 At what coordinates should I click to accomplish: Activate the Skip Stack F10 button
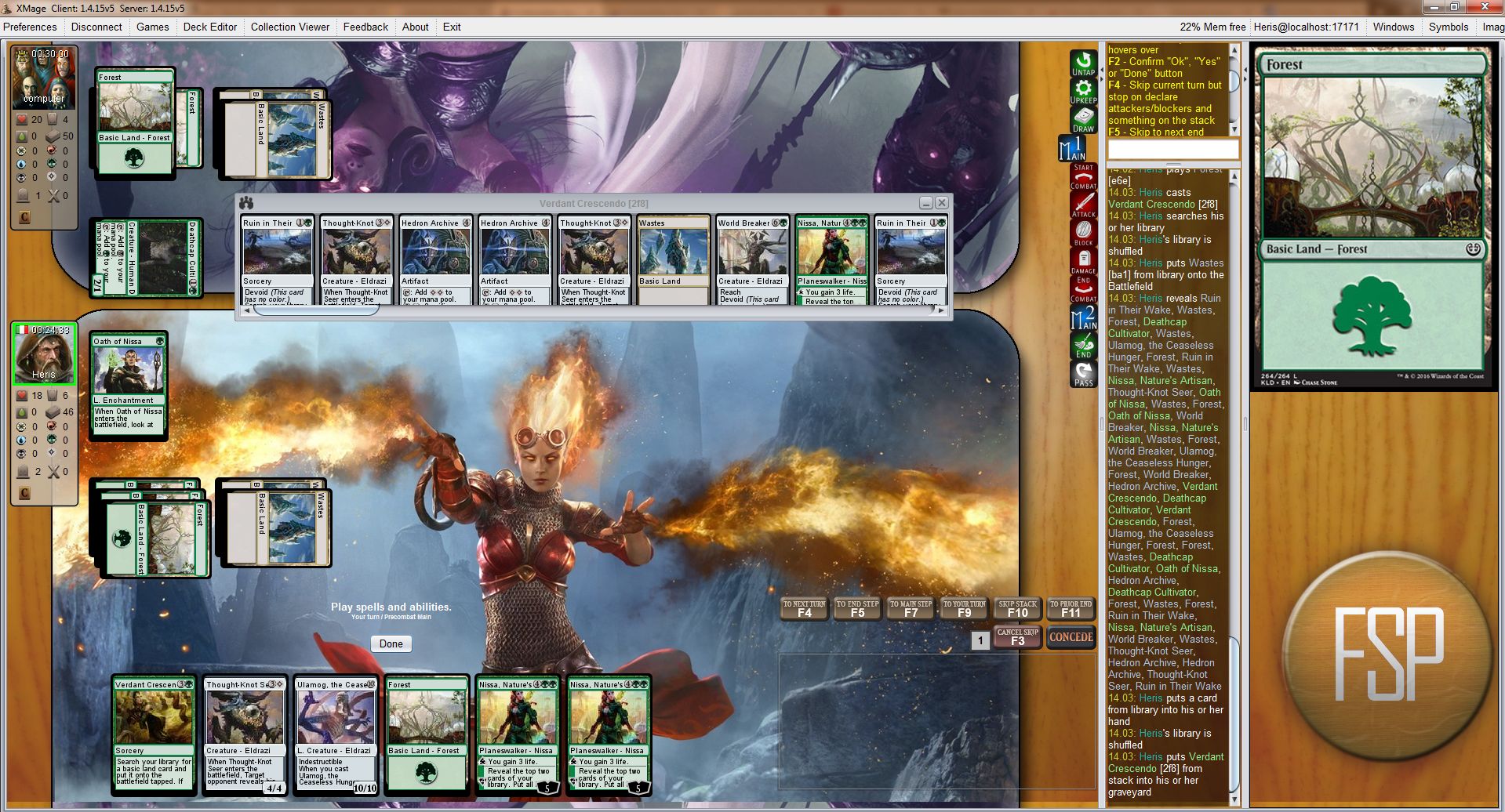[1017, 609]
